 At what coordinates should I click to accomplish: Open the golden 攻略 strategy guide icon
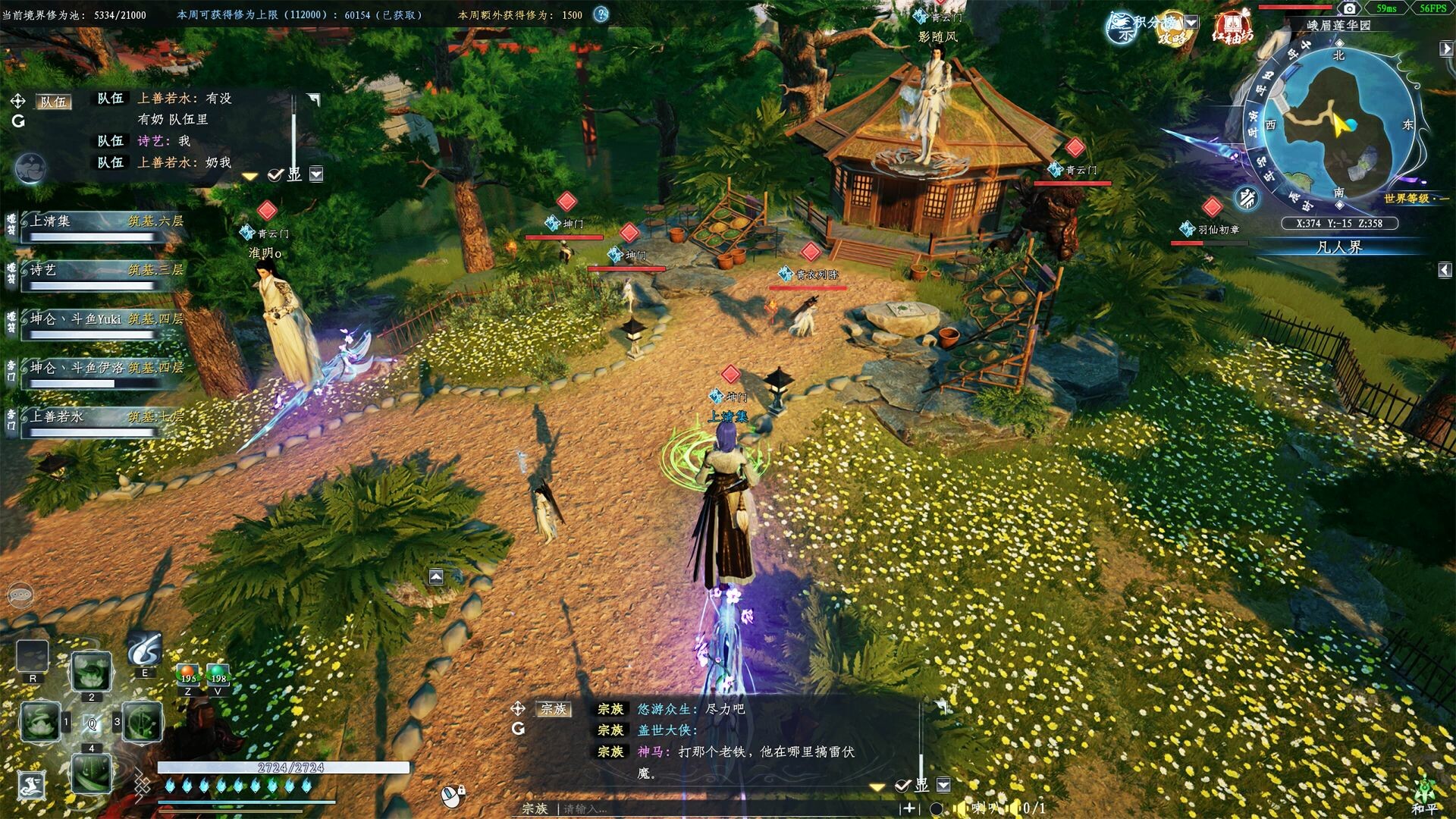pos(1173,36)
